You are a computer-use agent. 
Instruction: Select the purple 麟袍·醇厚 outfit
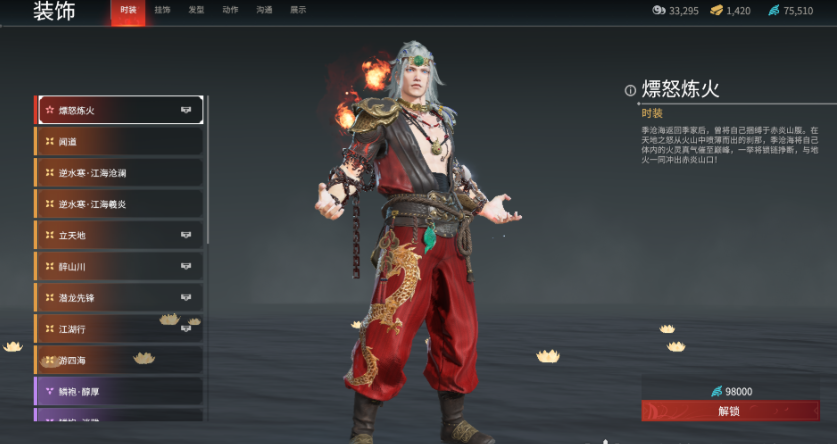tap(120, 391)
